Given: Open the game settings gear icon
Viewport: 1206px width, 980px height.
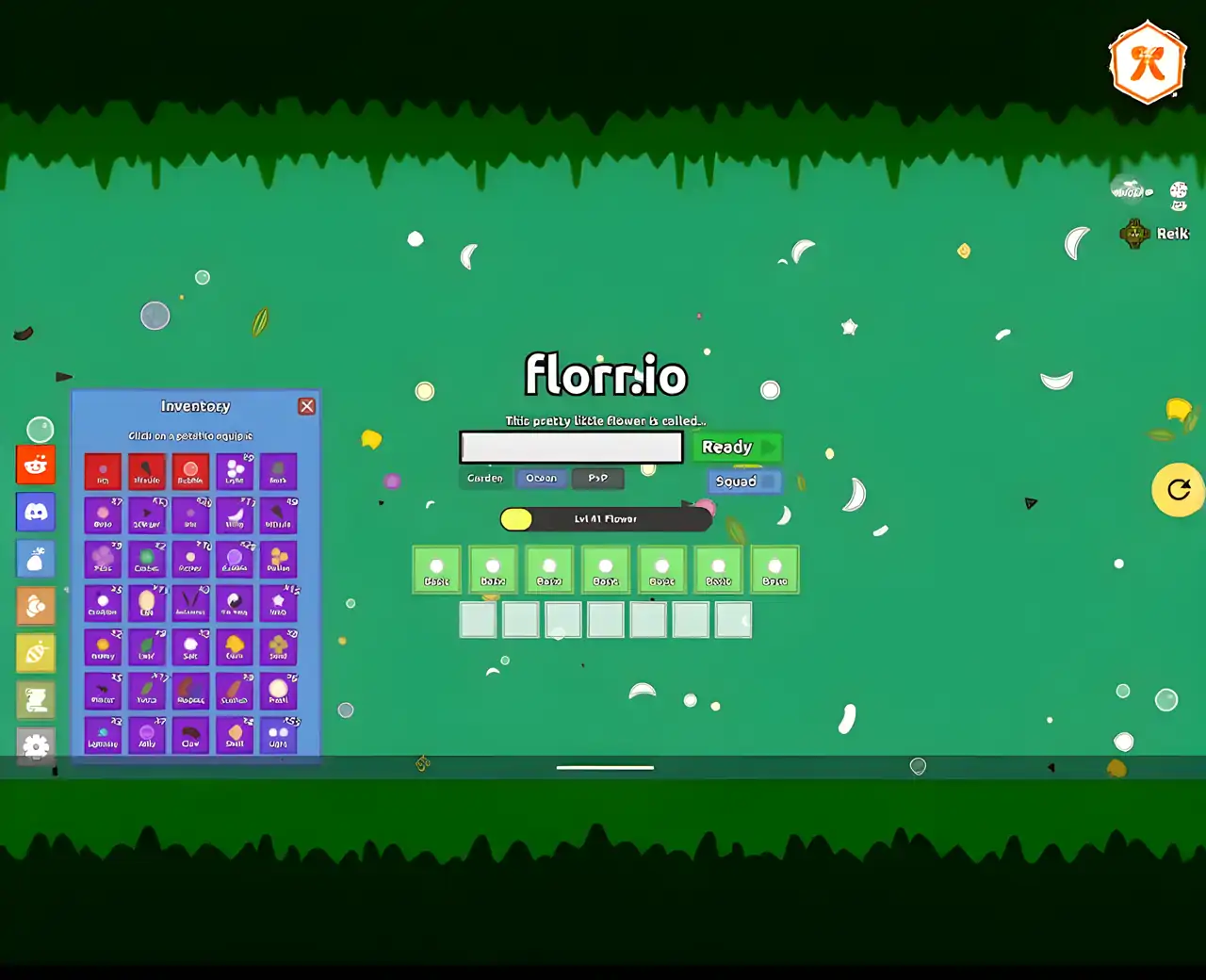Looking at the screenshot, I should [36, 746].
